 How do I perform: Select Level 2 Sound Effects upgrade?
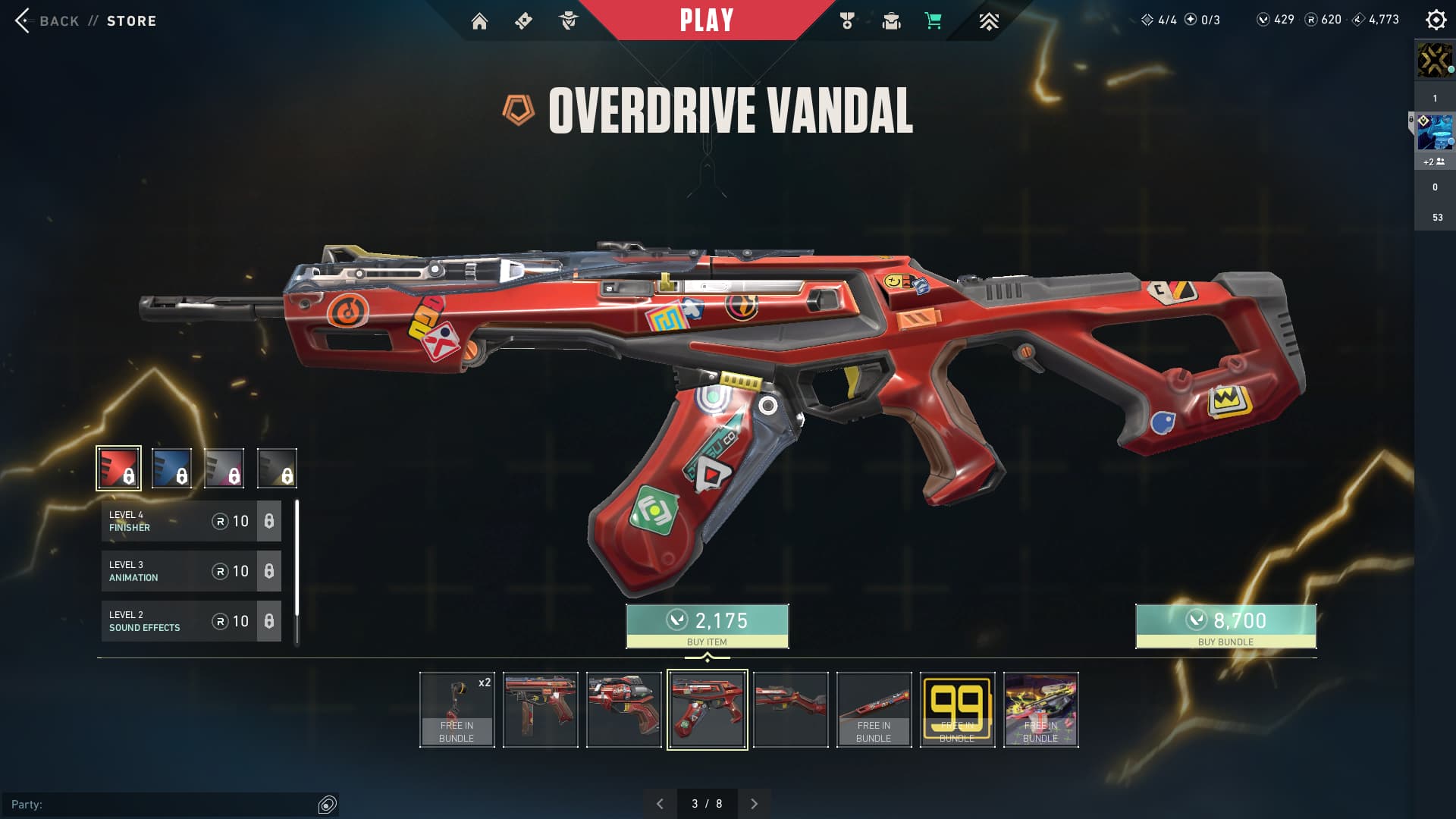tap(191, 621)
